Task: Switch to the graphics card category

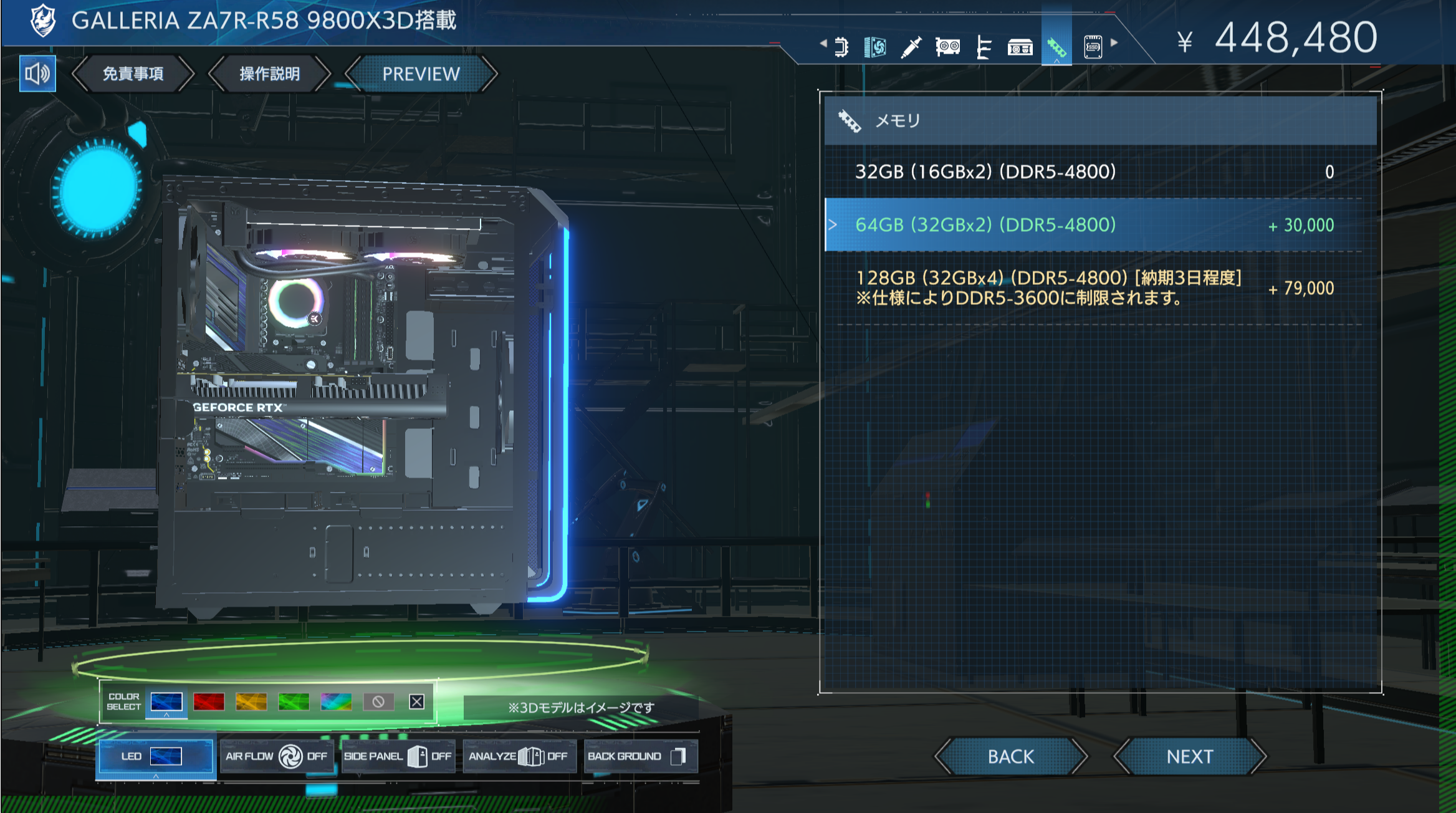Action: [947, 47]
